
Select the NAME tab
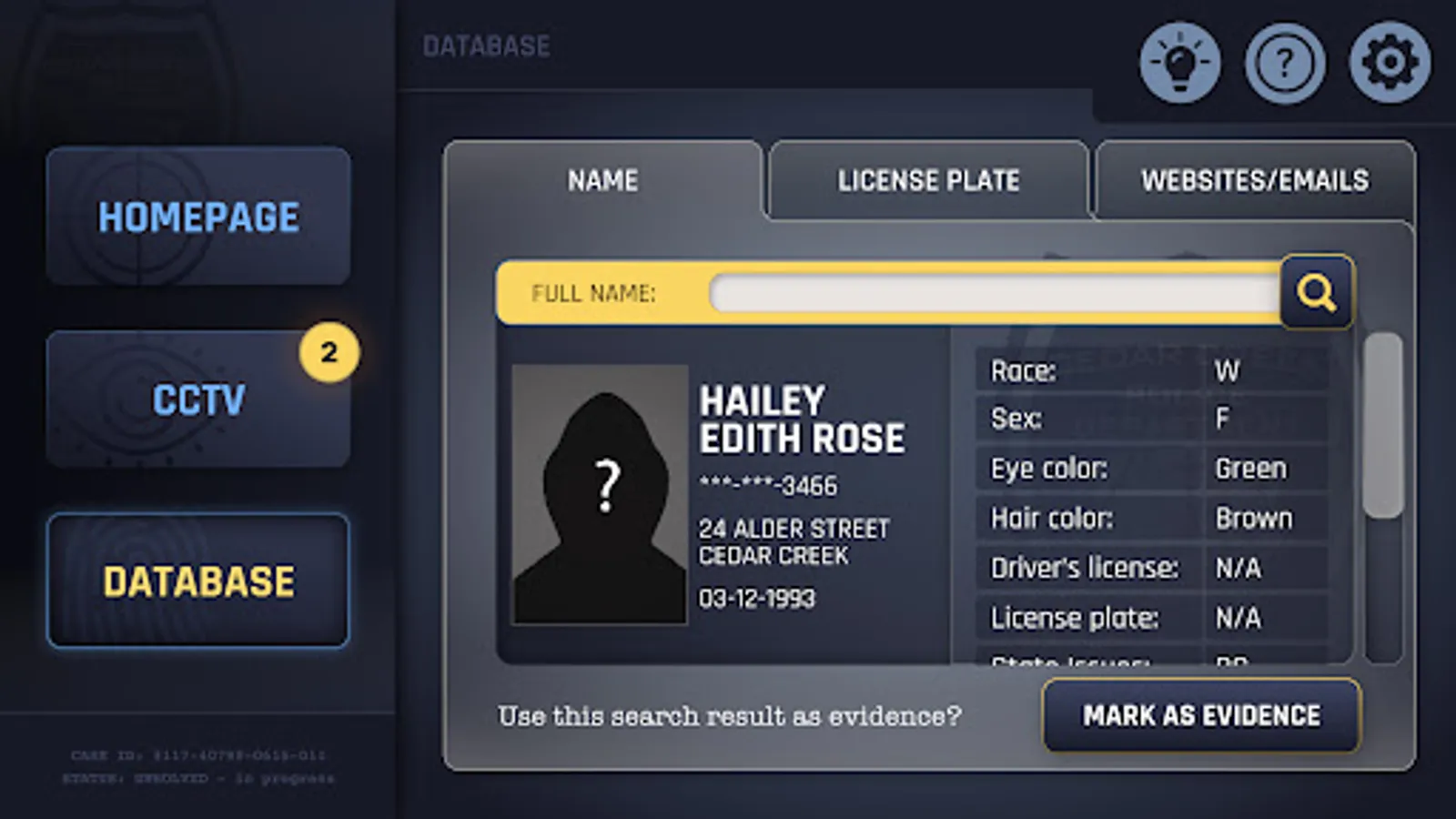pos(602,180)
